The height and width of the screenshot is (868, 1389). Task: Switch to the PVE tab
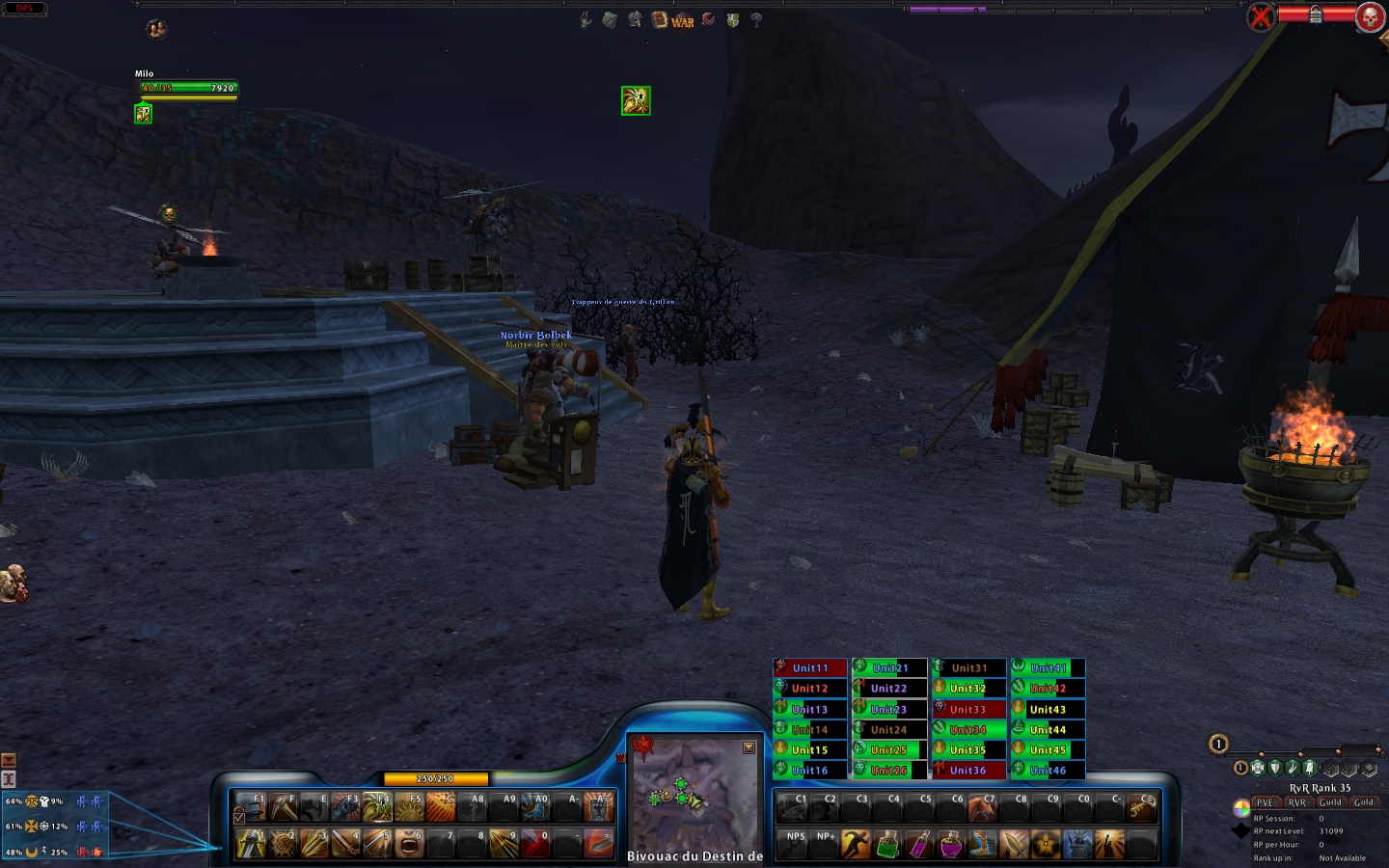pyautogui.click(x=1265, y=802)
